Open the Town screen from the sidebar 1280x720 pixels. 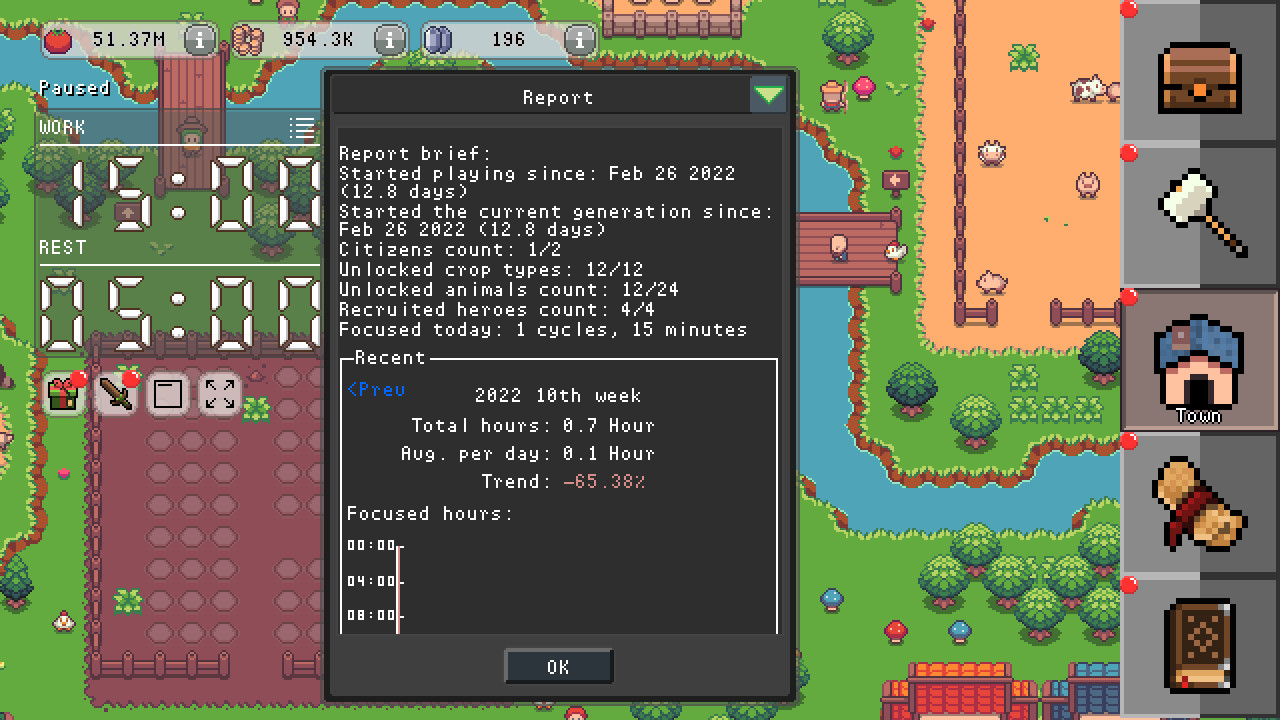coord(1199,360)
